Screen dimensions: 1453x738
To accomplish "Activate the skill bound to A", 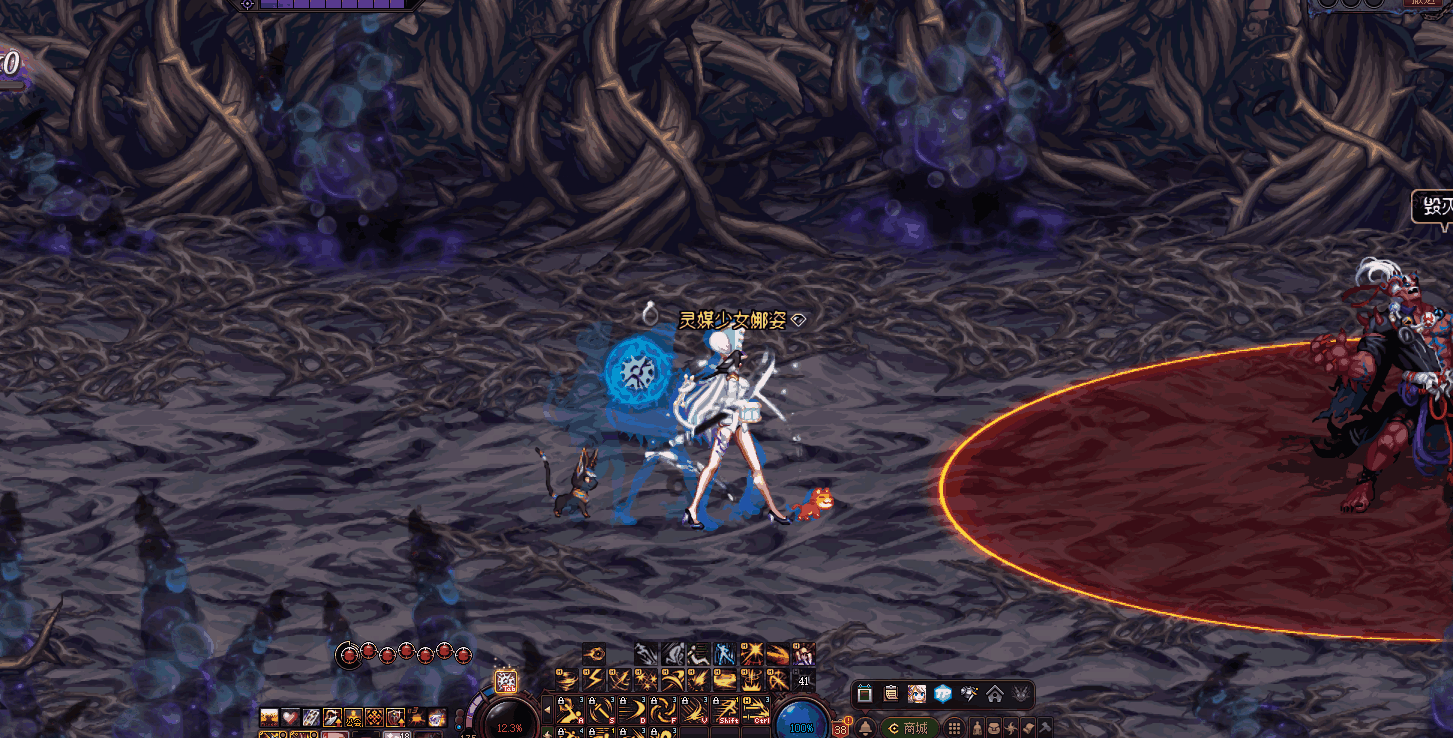I will pyautogui.click(x=571, y=710).
